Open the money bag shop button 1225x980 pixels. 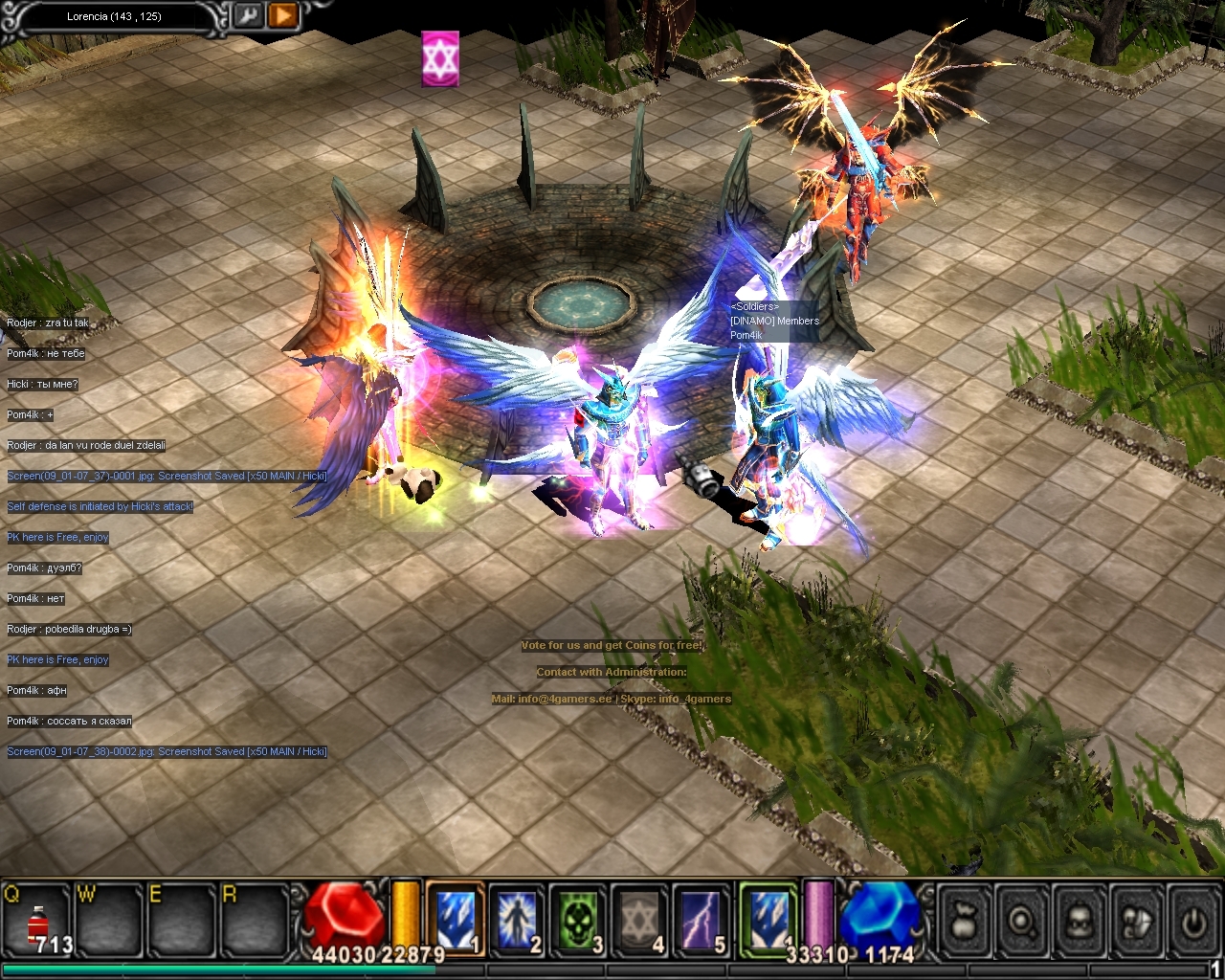point(965,921)
